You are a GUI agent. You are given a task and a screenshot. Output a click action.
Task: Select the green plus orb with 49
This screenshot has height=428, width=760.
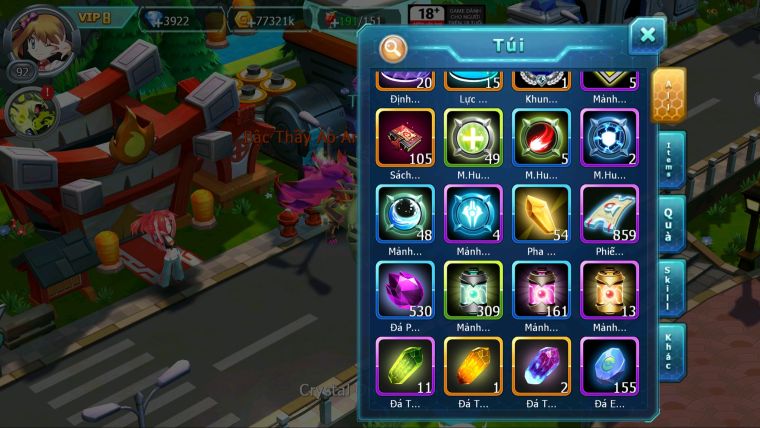click(473, 137)
